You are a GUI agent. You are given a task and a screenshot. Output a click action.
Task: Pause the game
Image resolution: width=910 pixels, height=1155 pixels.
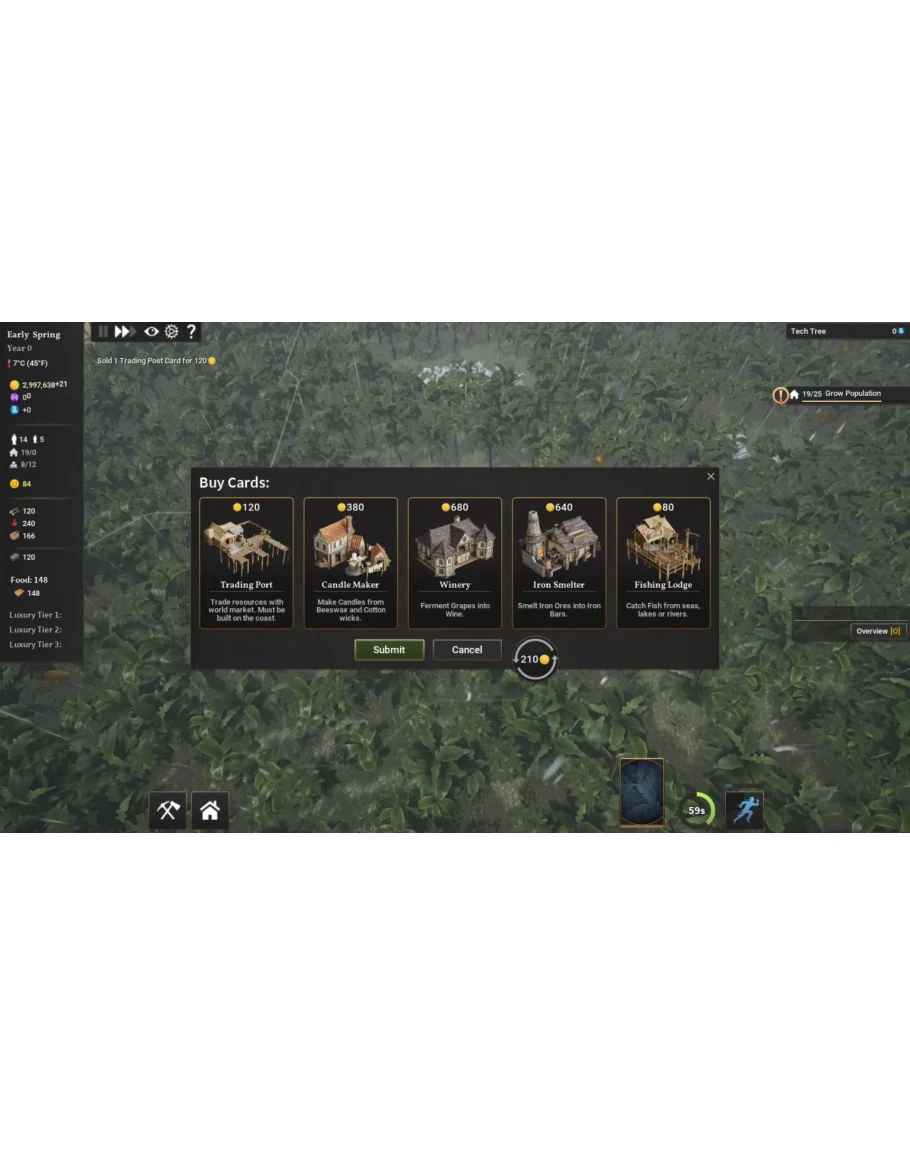coord(103,331)
